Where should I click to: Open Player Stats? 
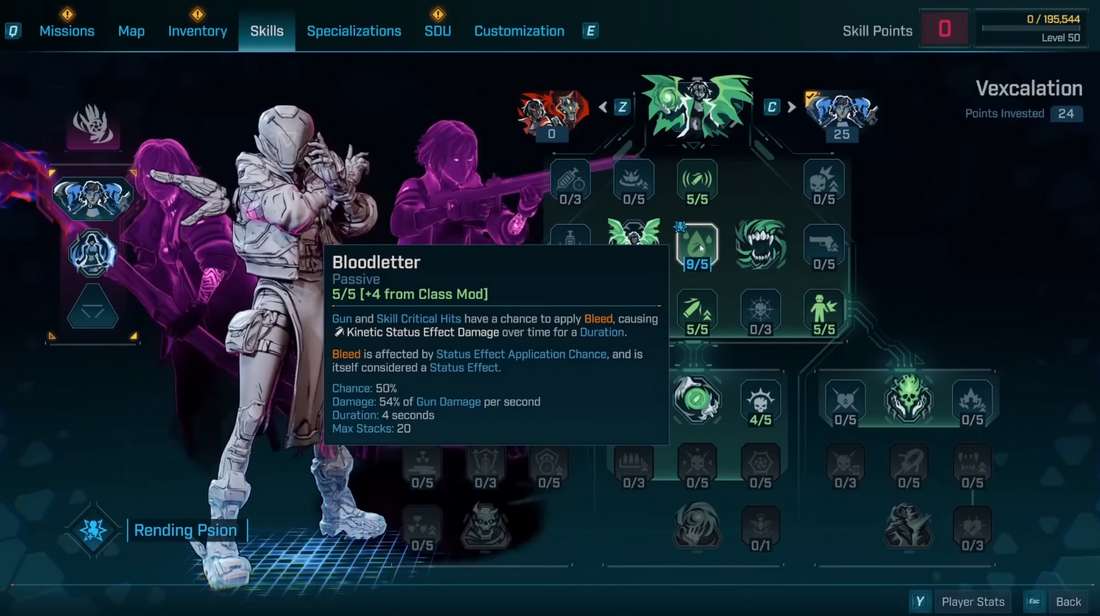(x=972, y=601)
